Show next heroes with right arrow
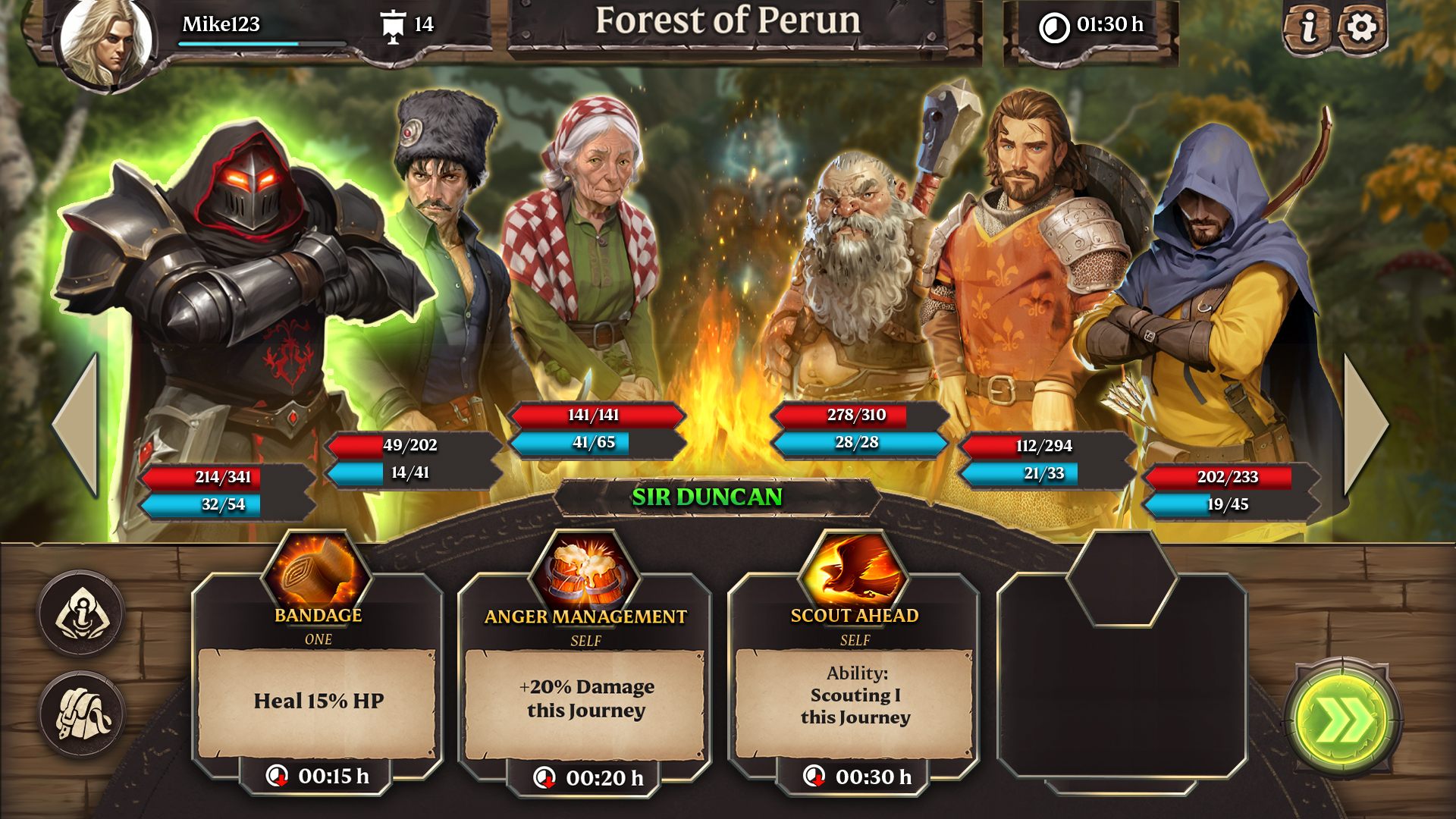Image resolution: width=1456 pixels, height=819 pixels. [1366, 425]
